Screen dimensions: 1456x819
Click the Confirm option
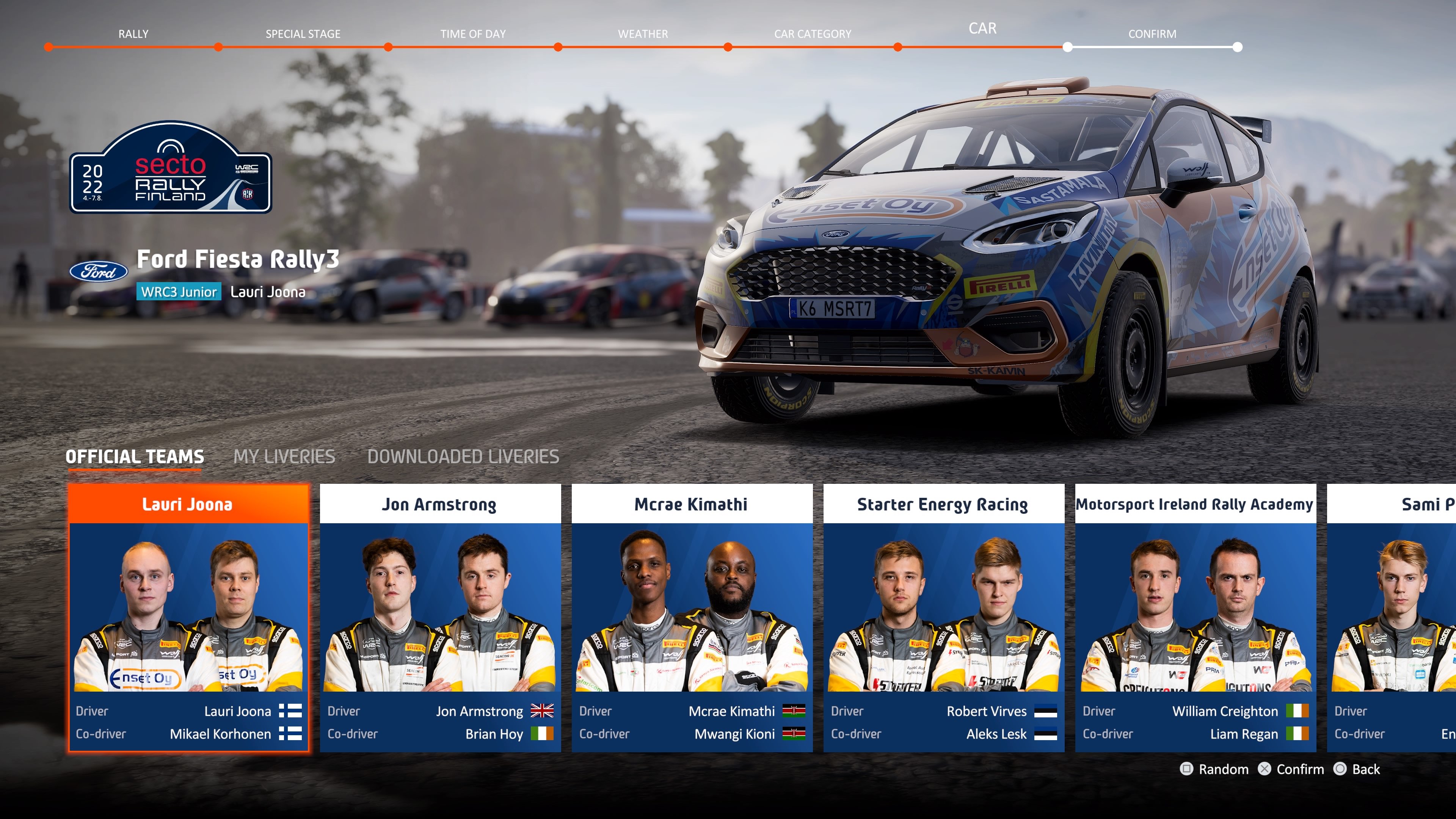coord(1291,769)
